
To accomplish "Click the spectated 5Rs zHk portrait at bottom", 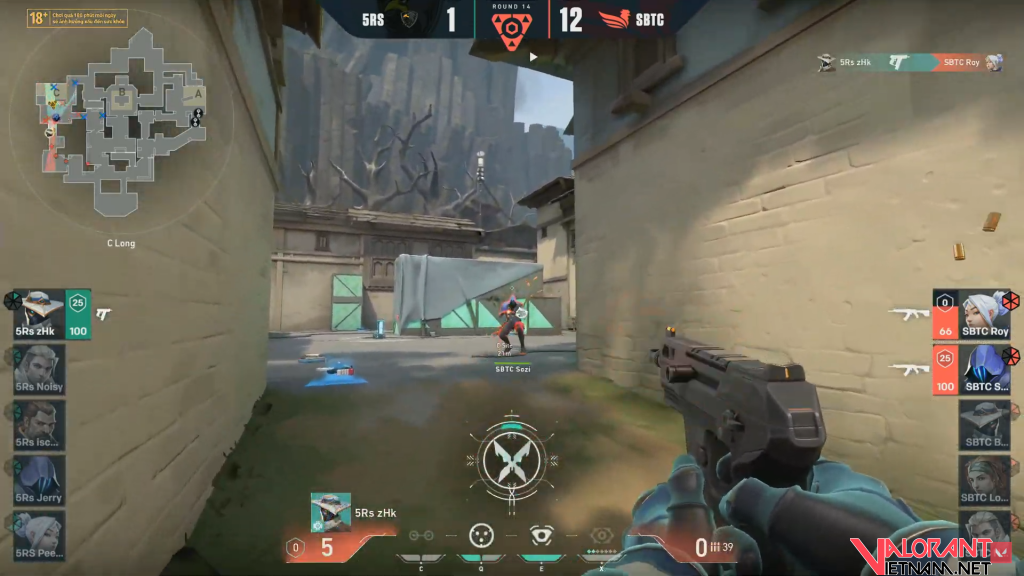I will point(330,512).
